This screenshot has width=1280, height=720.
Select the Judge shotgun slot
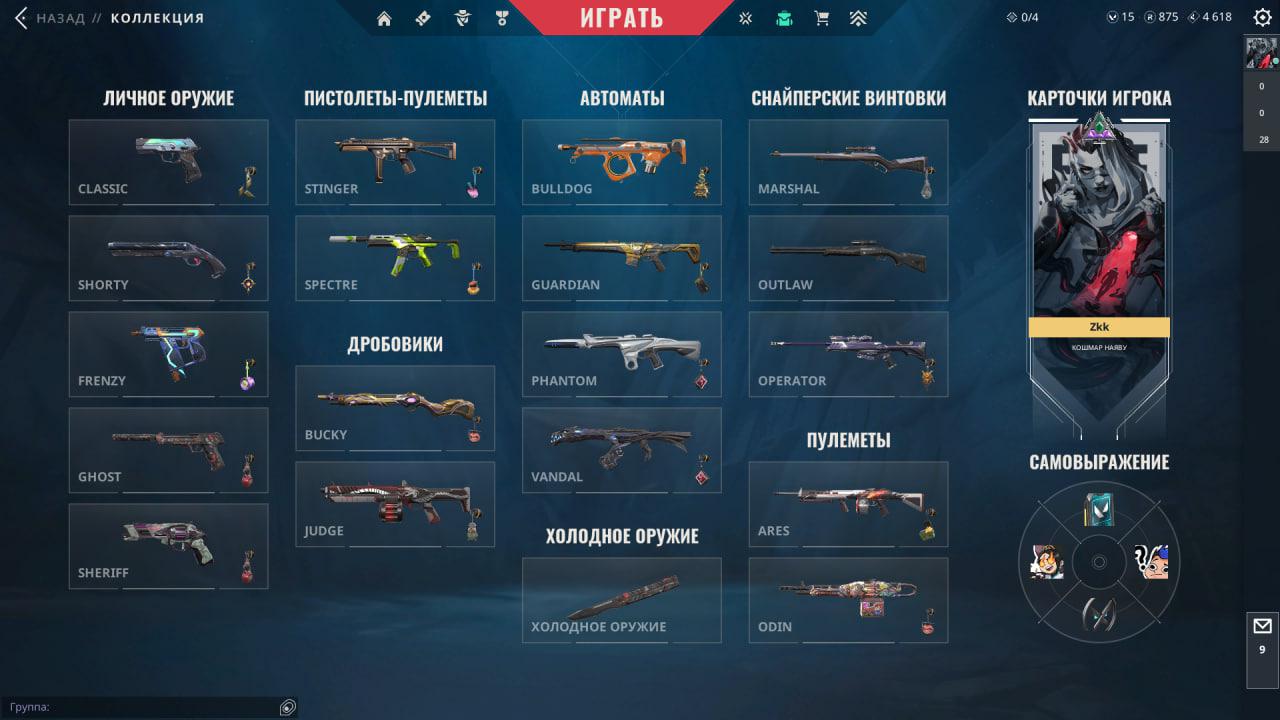(x=395, y=504)
